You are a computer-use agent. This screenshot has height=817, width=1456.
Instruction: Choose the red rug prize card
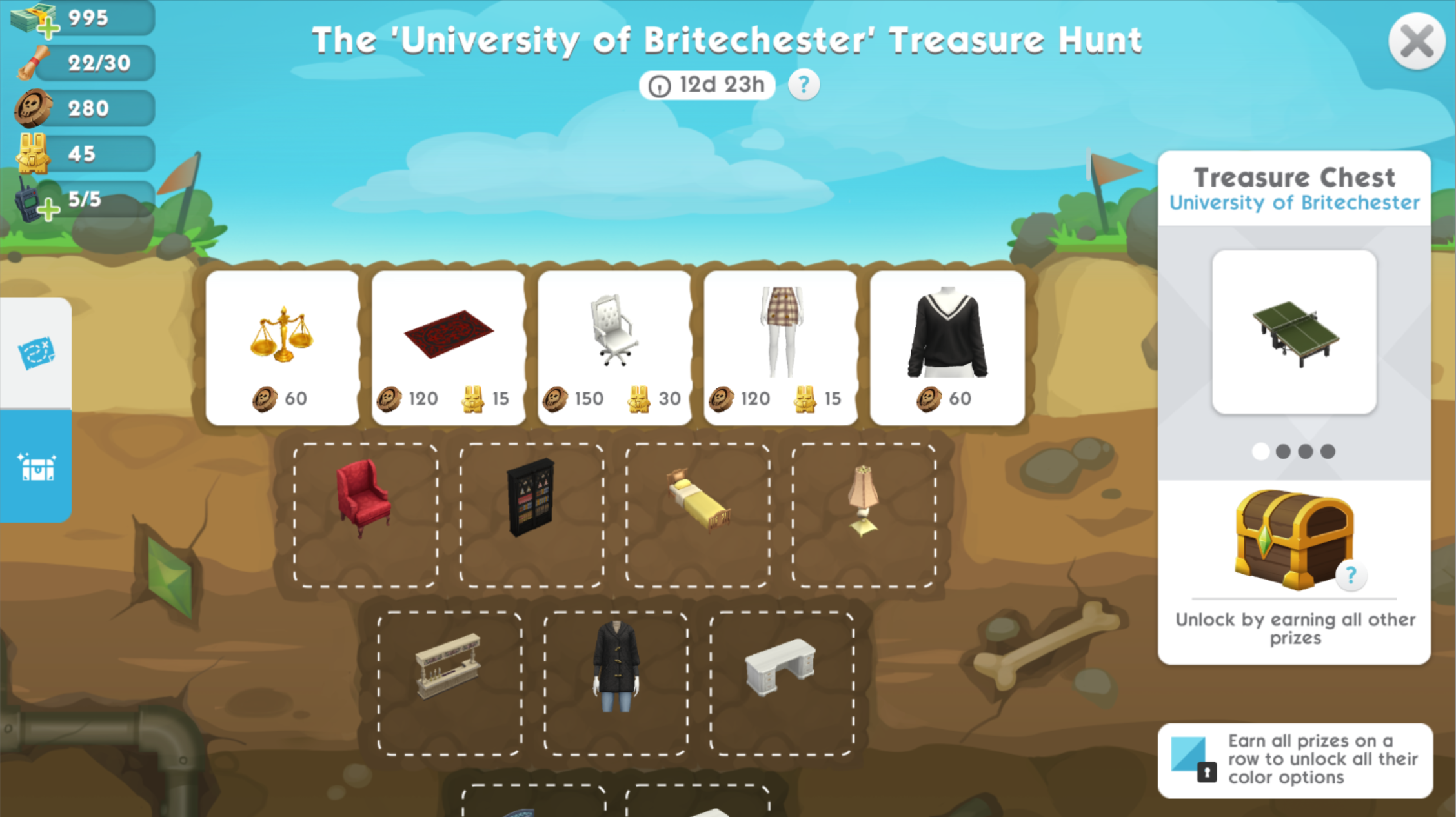coord(448,347)
